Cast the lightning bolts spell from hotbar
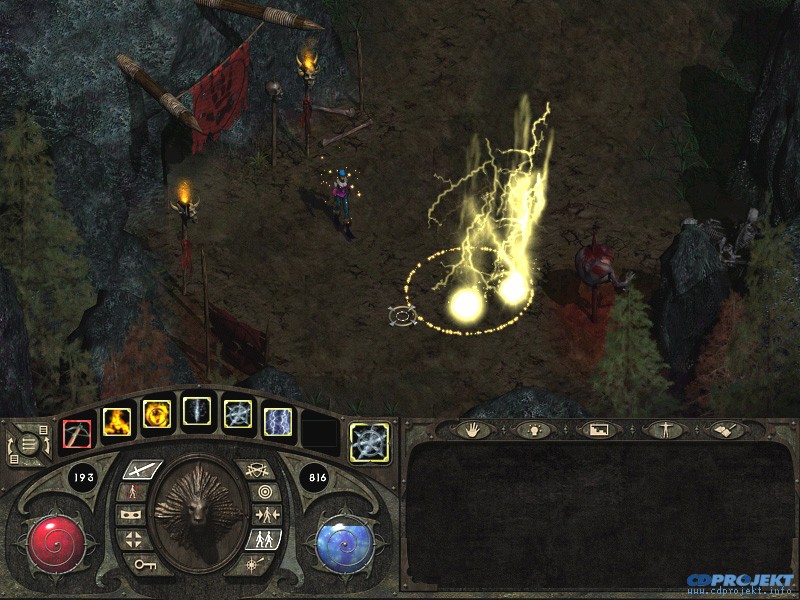Viewport: 800px width, 600px height. pos(277,421)
